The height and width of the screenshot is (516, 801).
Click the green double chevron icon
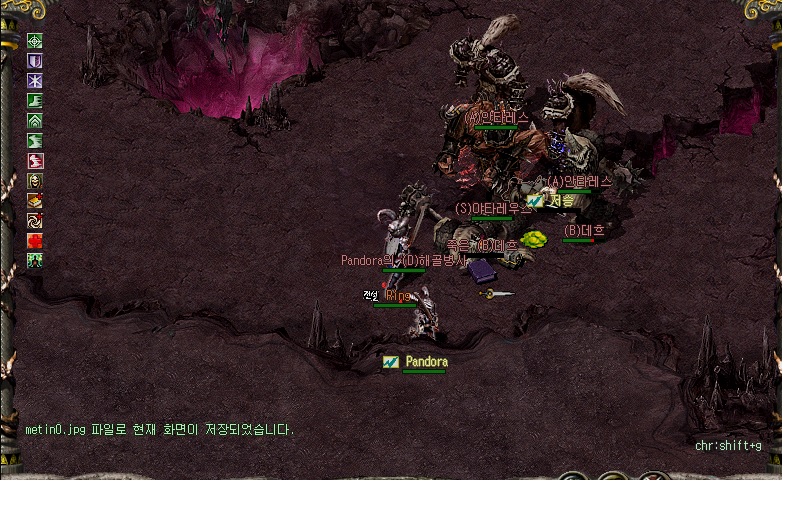click(x=35, y=121)
